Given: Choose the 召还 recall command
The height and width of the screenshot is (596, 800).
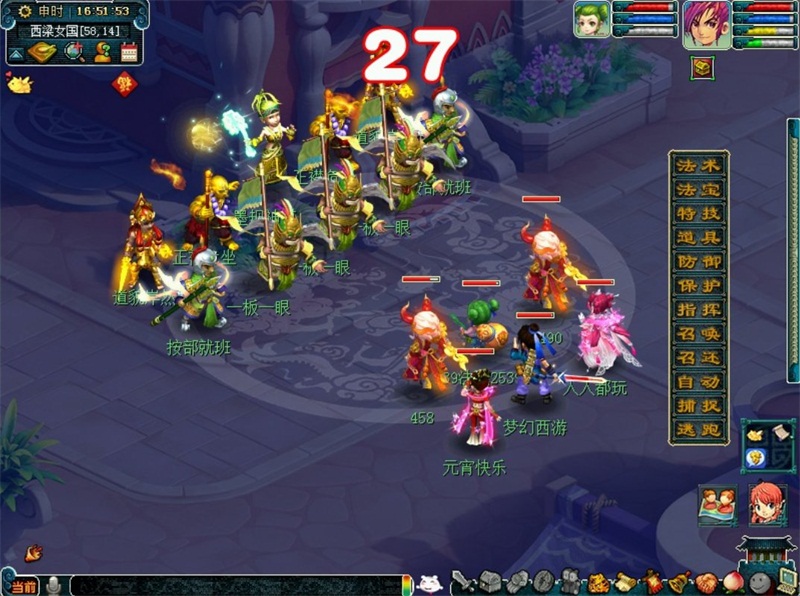Looking at the screenshot, I should tap(700, 357).
